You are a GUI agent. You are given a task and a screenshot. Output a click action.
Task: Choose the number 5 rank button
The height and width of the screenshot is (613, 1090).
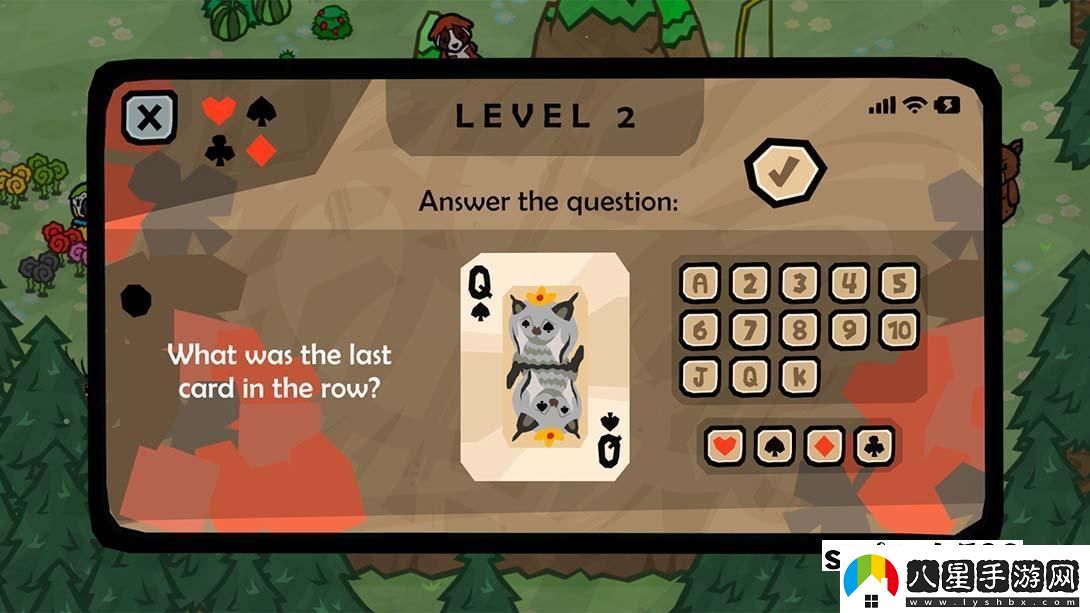click(x=898, y=284)
